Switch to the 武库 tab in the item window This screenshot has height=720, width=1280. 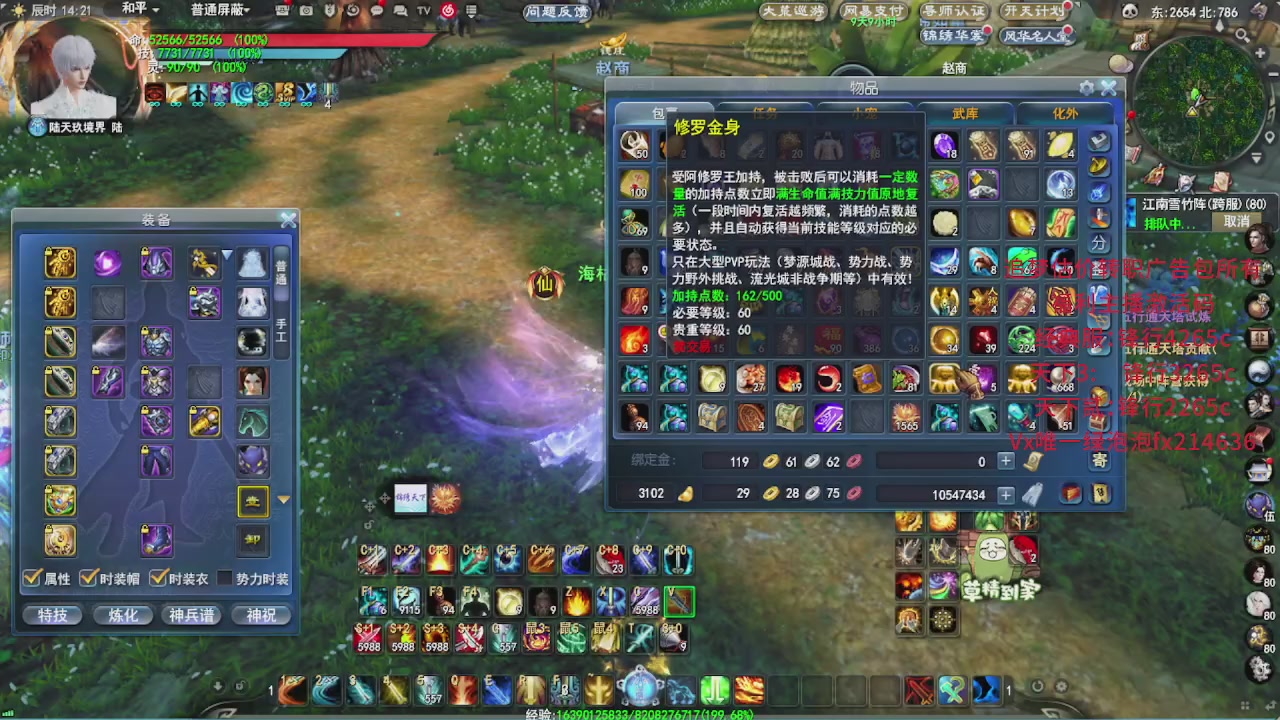click(x=963, y=113)
